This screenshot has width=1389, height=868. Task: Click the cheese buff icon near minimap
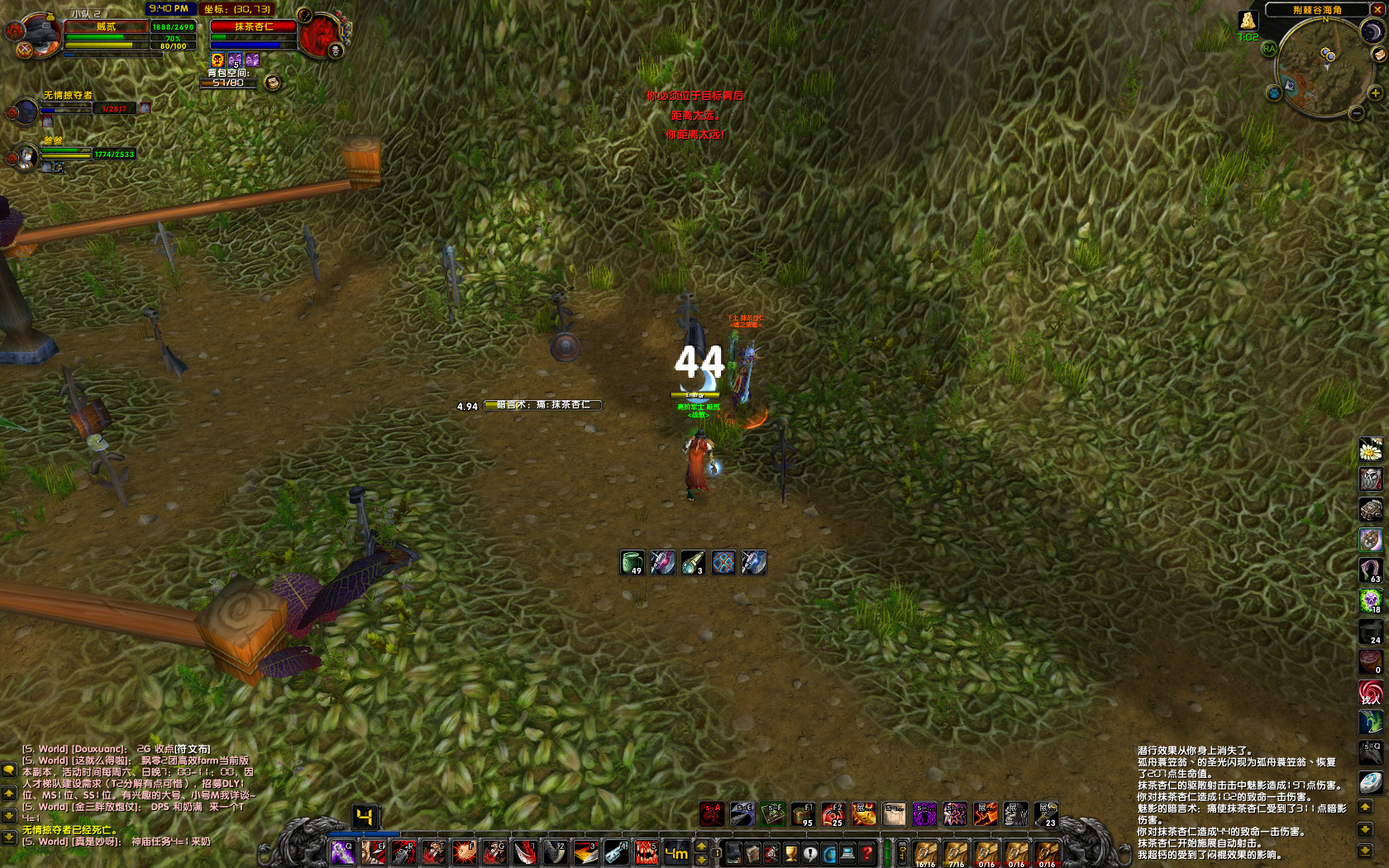click(x=1247, y=21)
